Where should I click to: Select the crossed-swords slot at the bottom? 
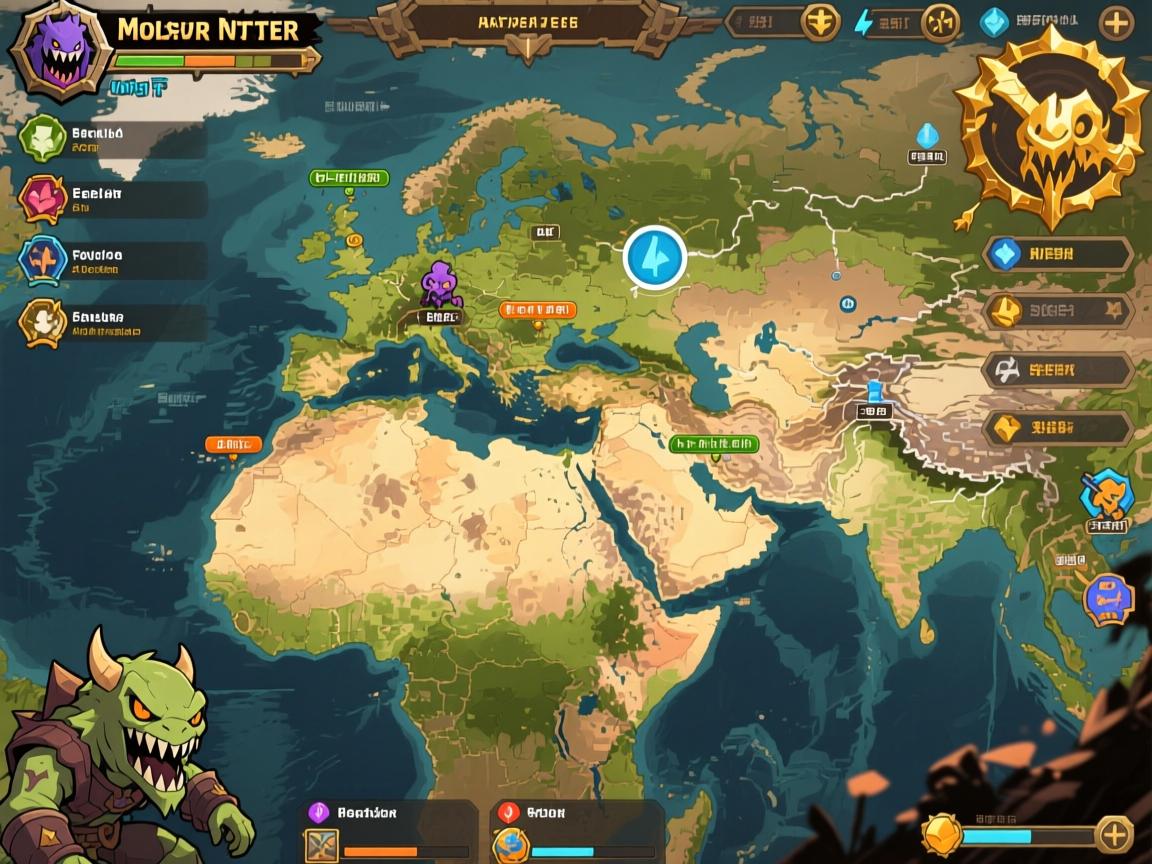click(321, 845)
